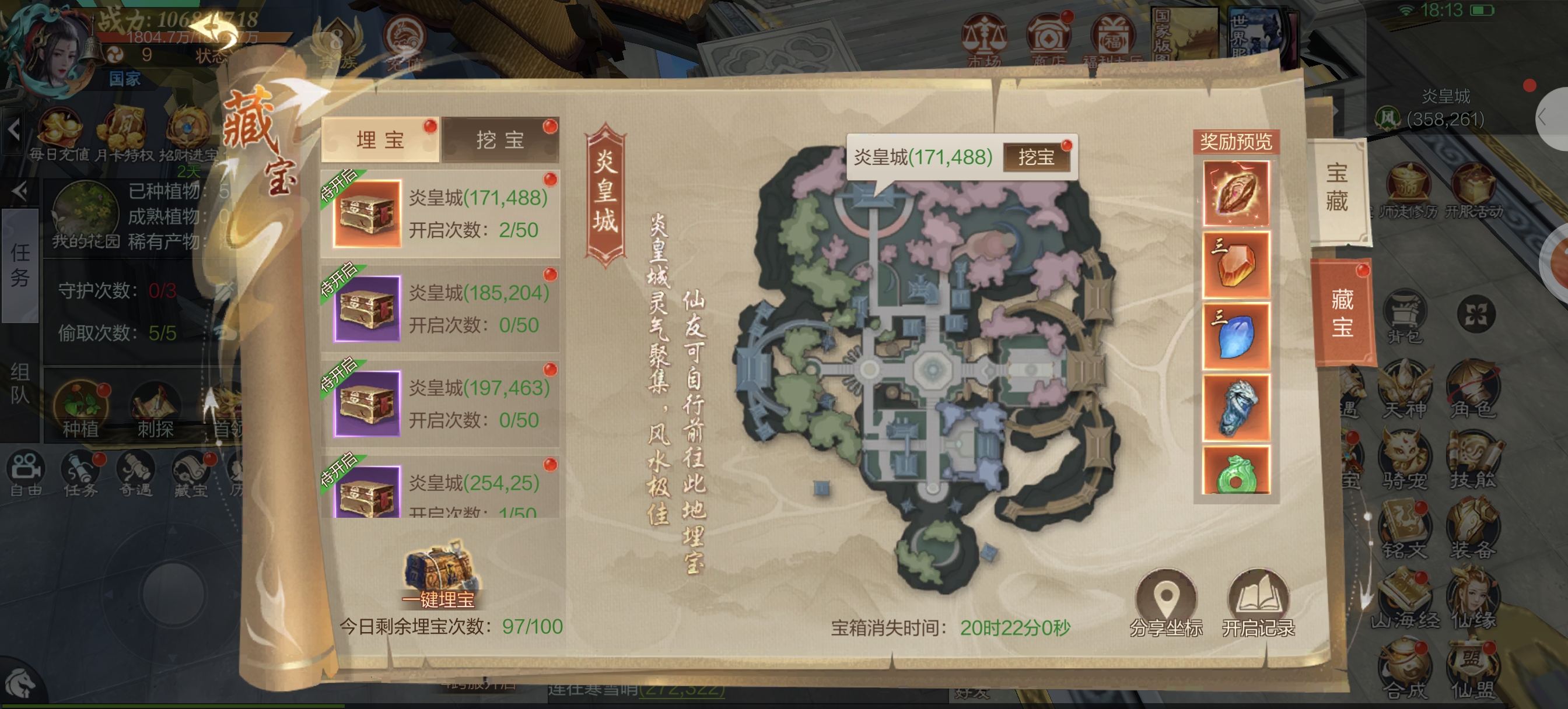View the blue crystal reward icon
This screenshot has width=1568, height=709.
(1235, 336)
